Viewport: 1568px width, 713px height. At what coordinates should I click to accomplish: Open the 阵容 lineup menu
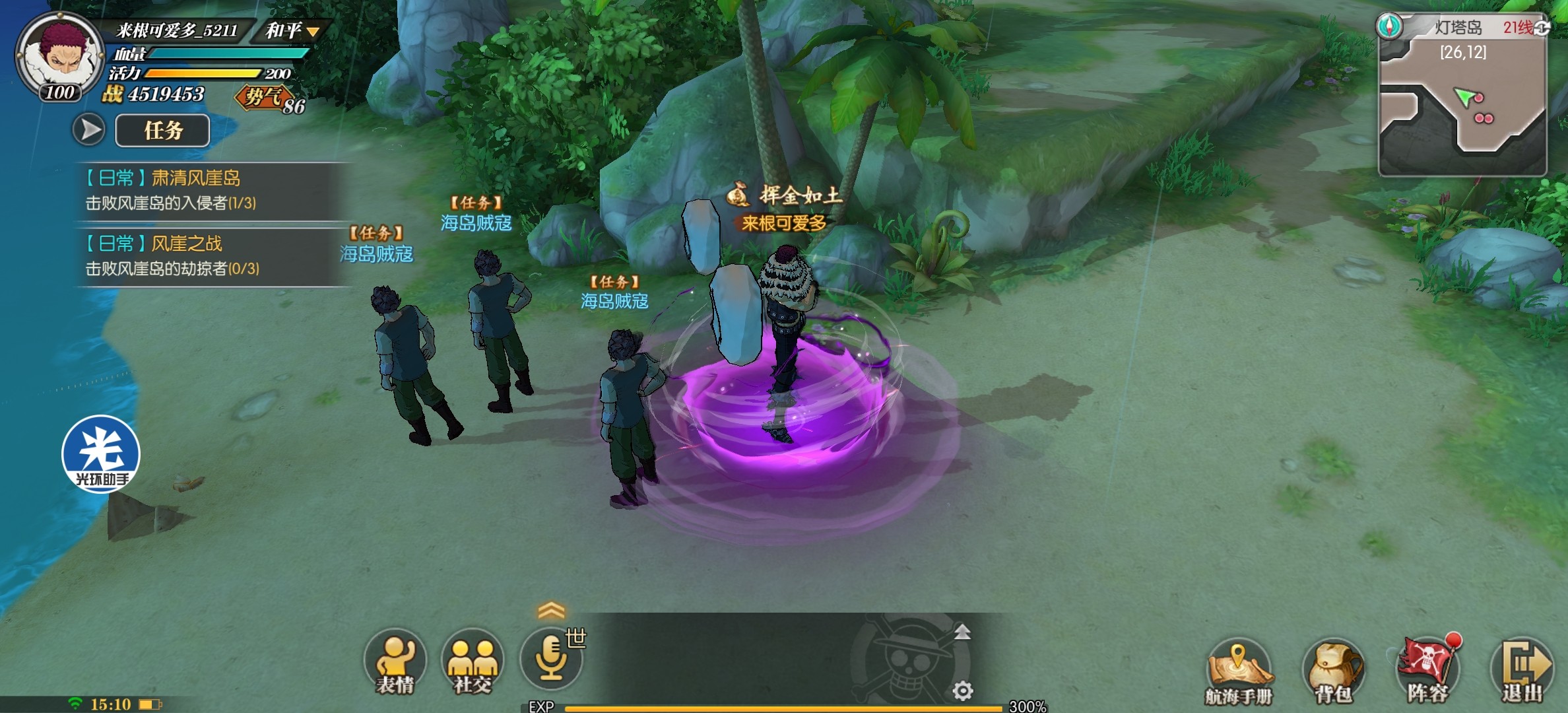pyautogui.click(x=1427, y=670)
